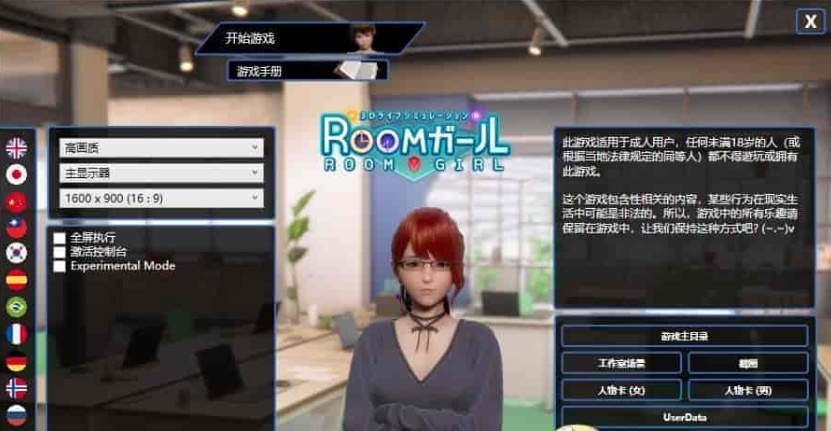This screenshot has height=431, width=831.
Task: Select the UK flag for English
Action: (x=16, y=148)
